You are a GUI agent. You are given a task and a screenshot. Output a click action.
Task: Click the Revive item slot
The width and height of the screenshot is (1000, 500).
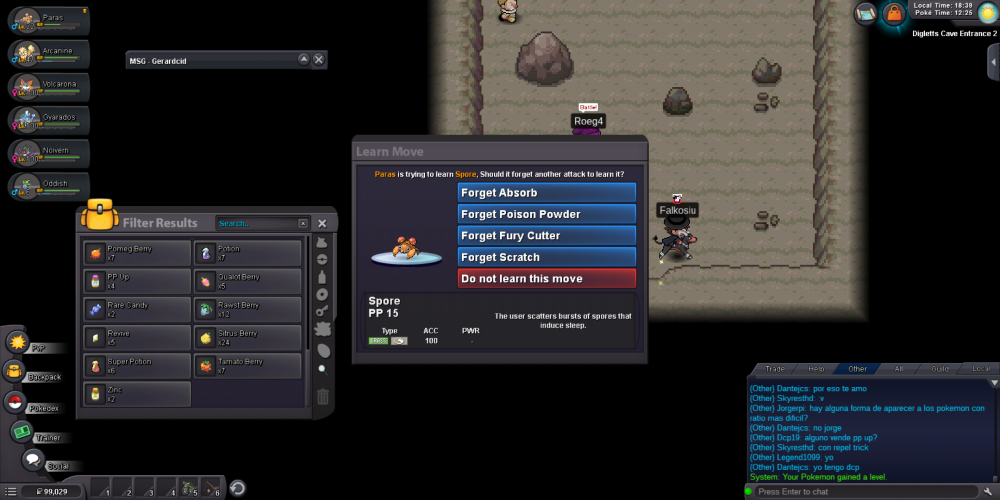pos(136,338)
